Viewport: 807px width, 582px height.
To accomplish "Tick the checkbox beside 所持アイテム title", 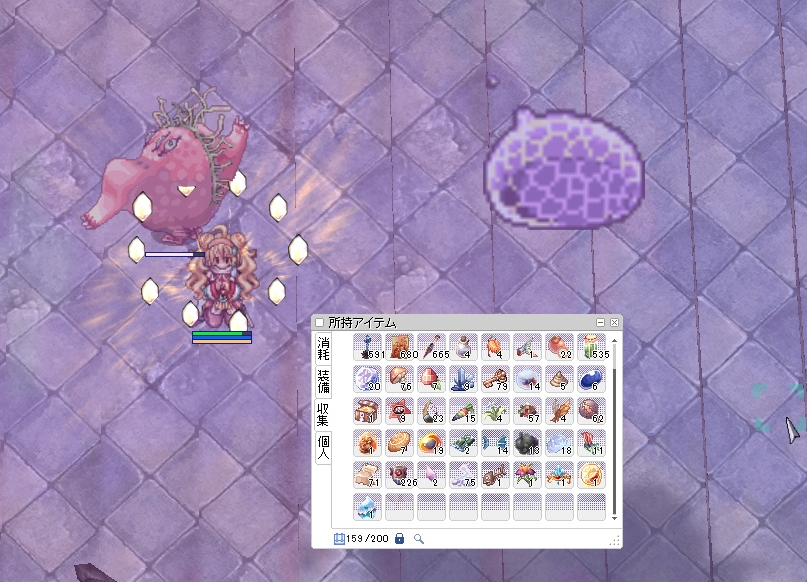I will click(320, 323).
